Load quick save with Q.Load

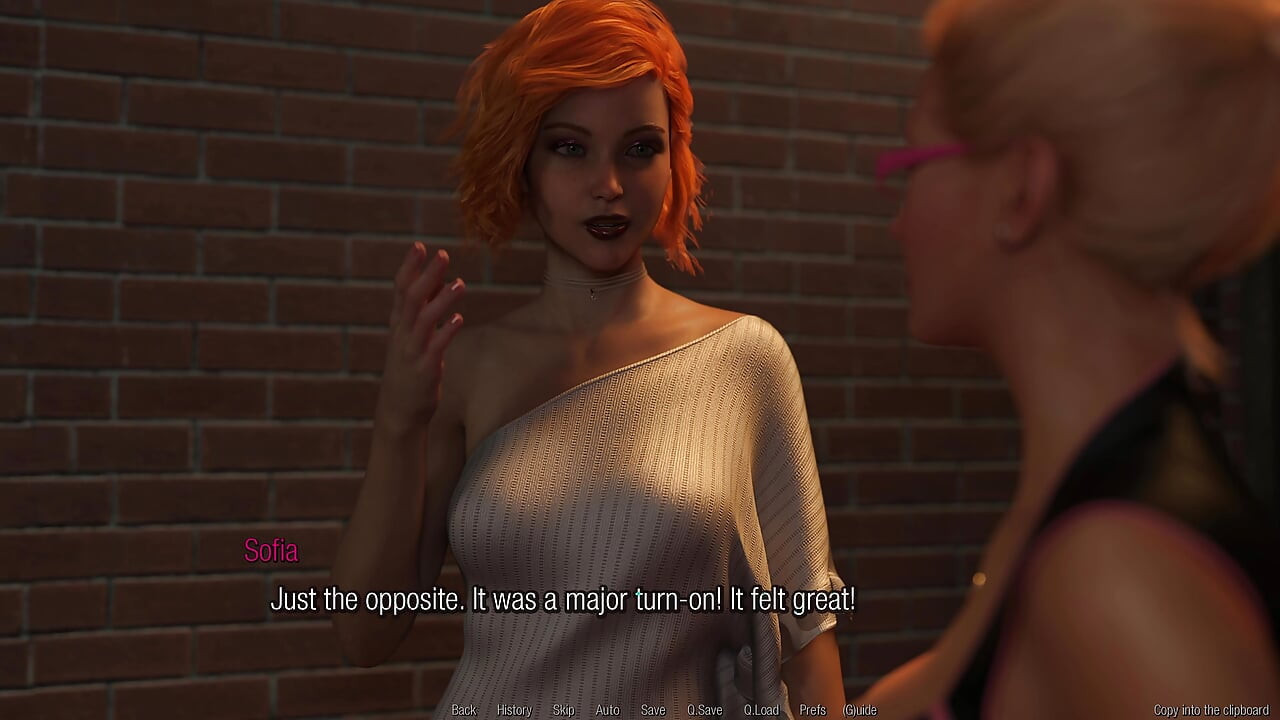tap(761, 710)
